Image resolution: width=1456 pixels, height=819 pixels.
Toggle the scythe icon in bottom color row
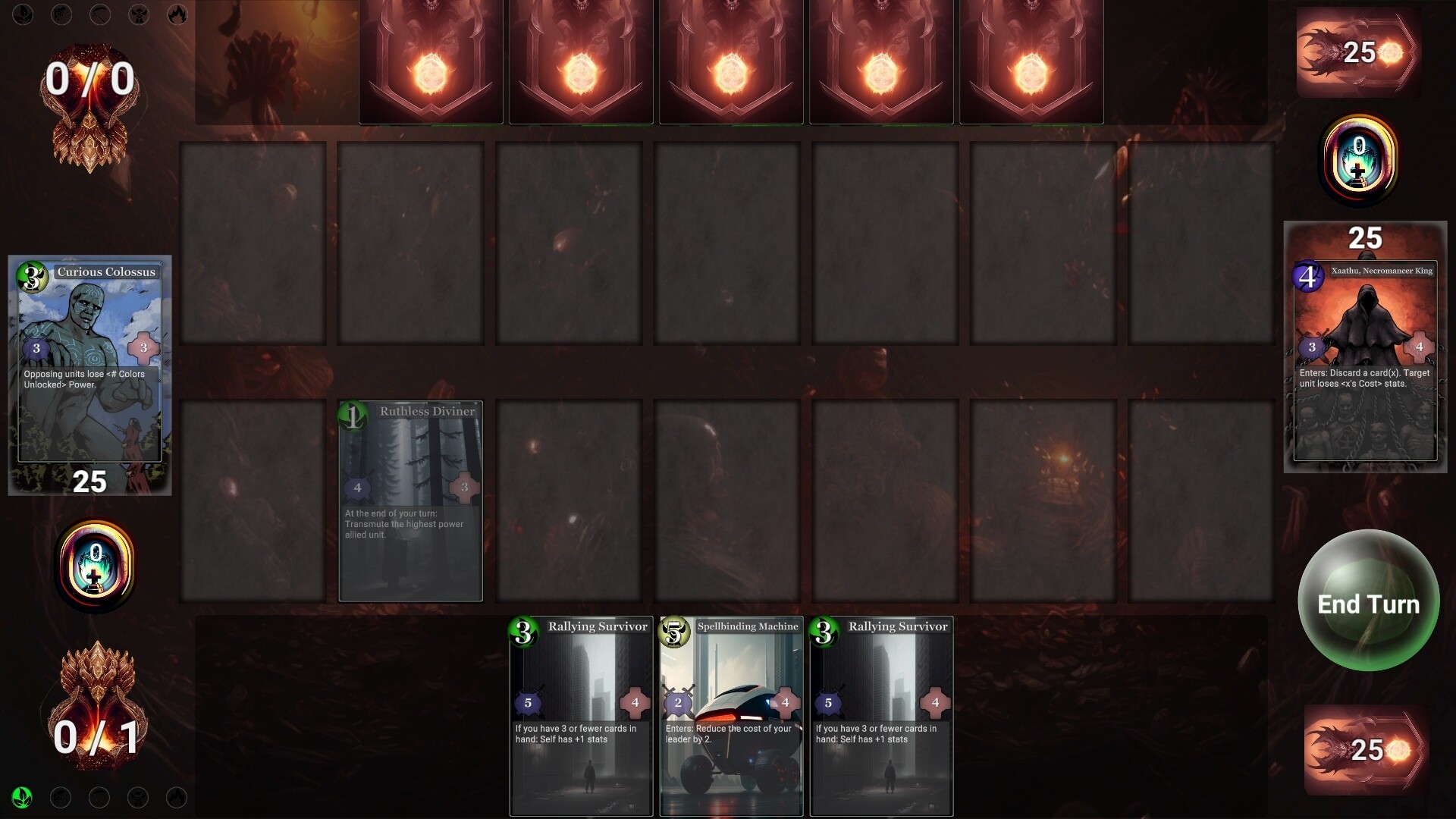pos(99,797)
